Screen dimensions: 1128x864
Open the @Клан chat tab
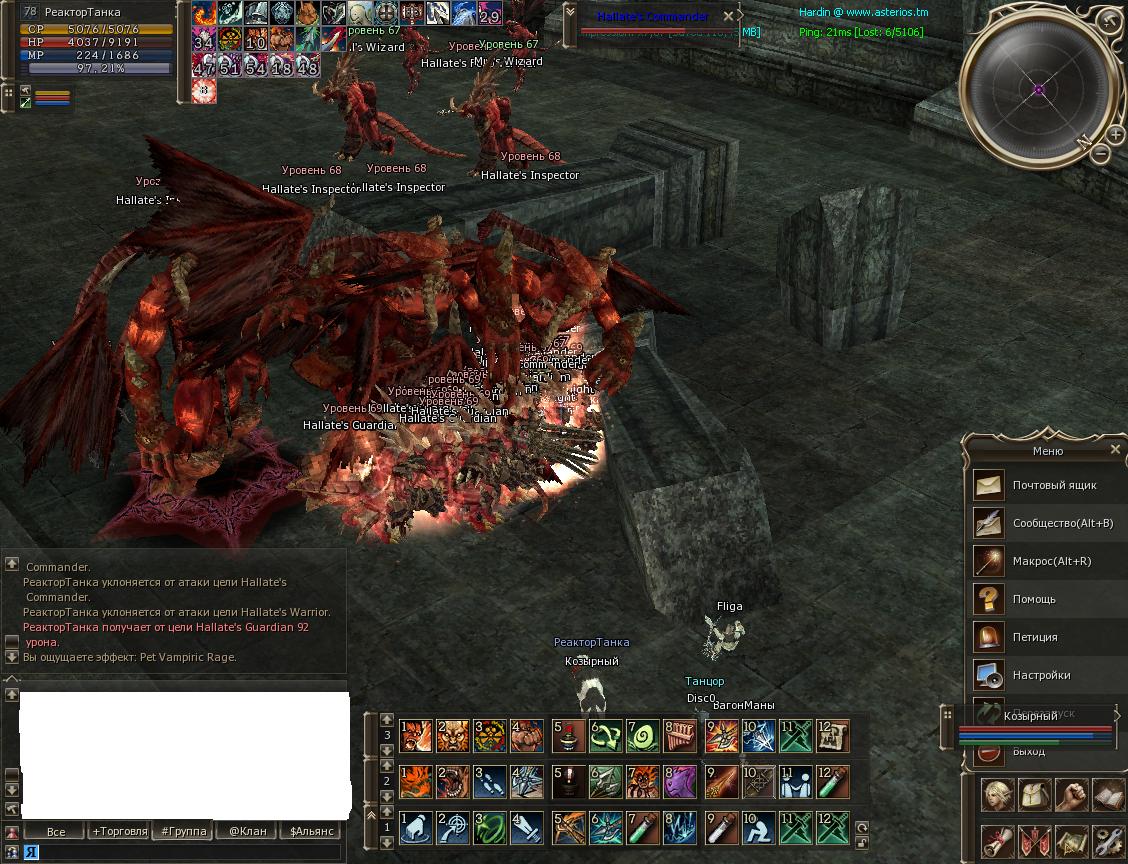coord(247,831)
